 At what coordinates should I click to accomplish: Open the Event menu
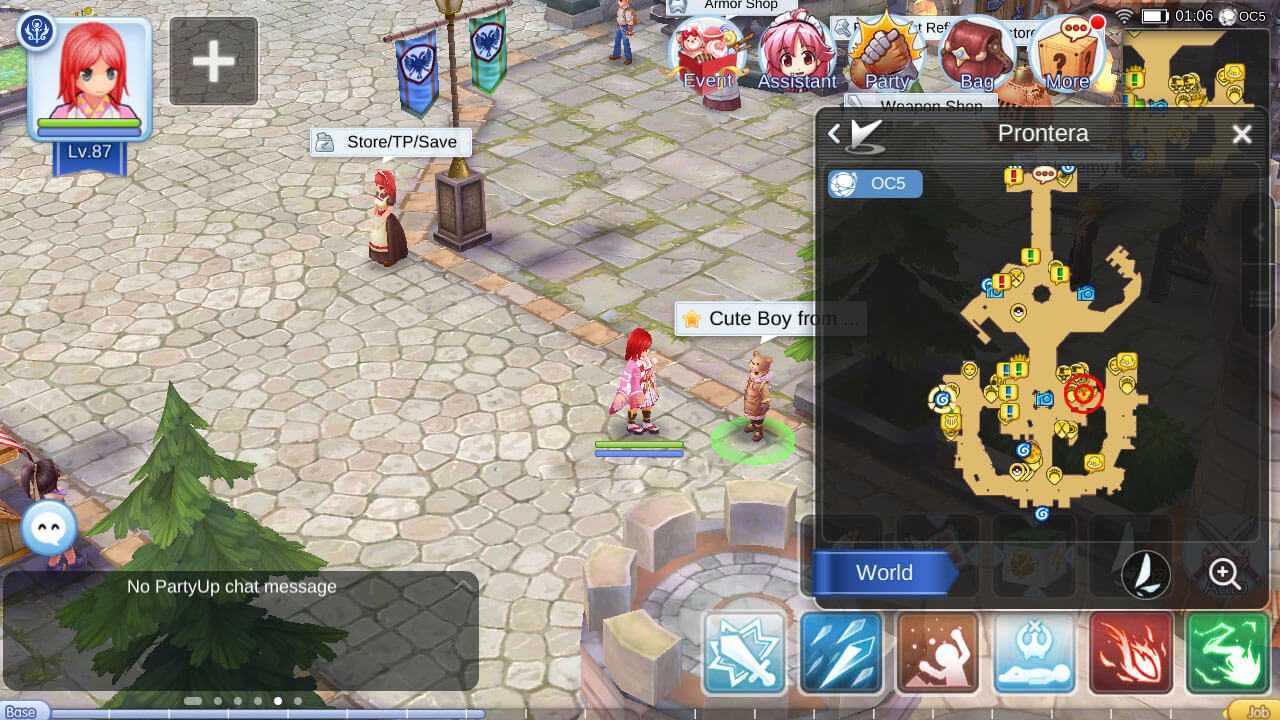click(x=708, y=56)
